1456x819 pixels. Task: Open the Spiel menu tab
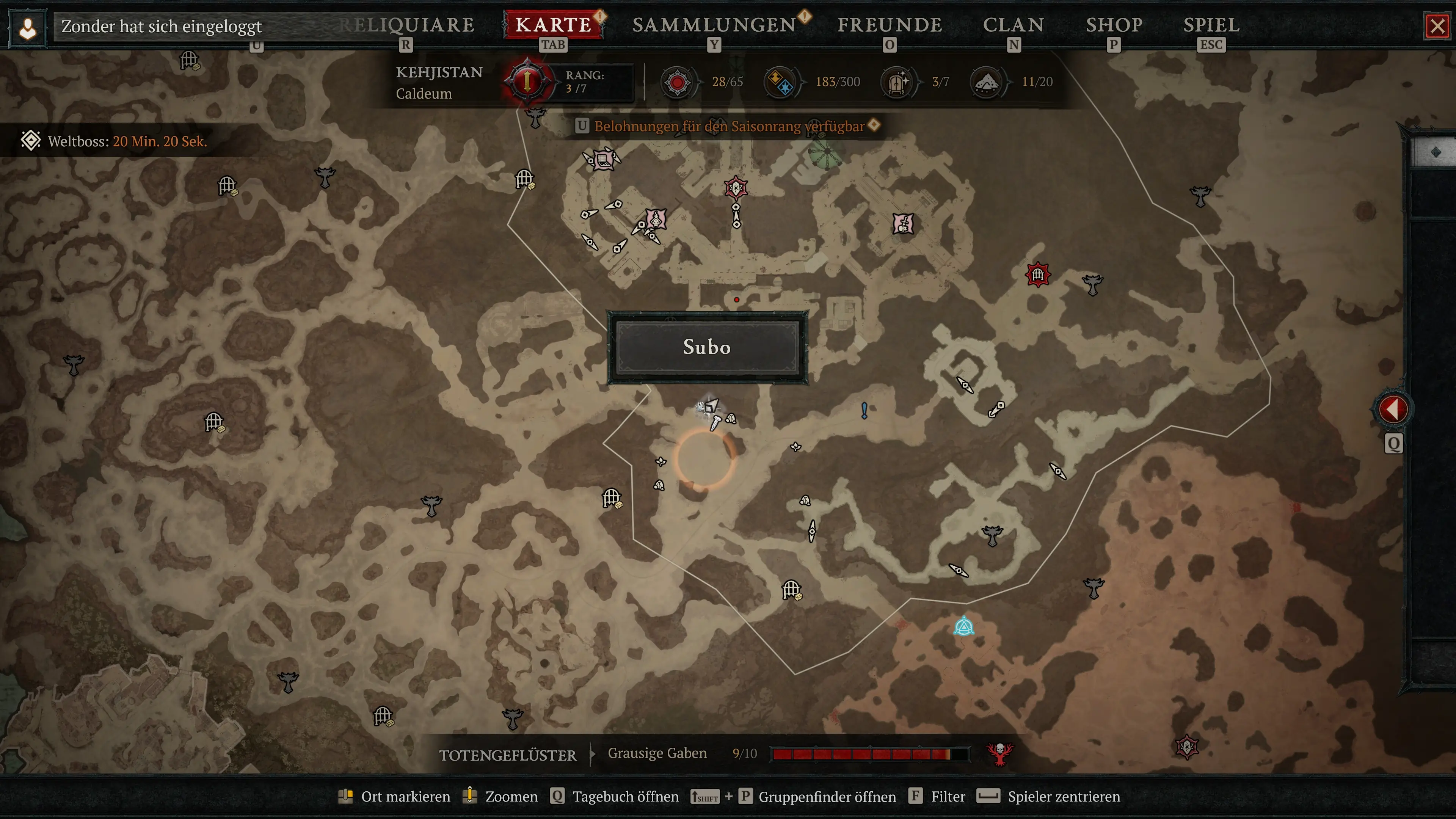pos(1211,25)
